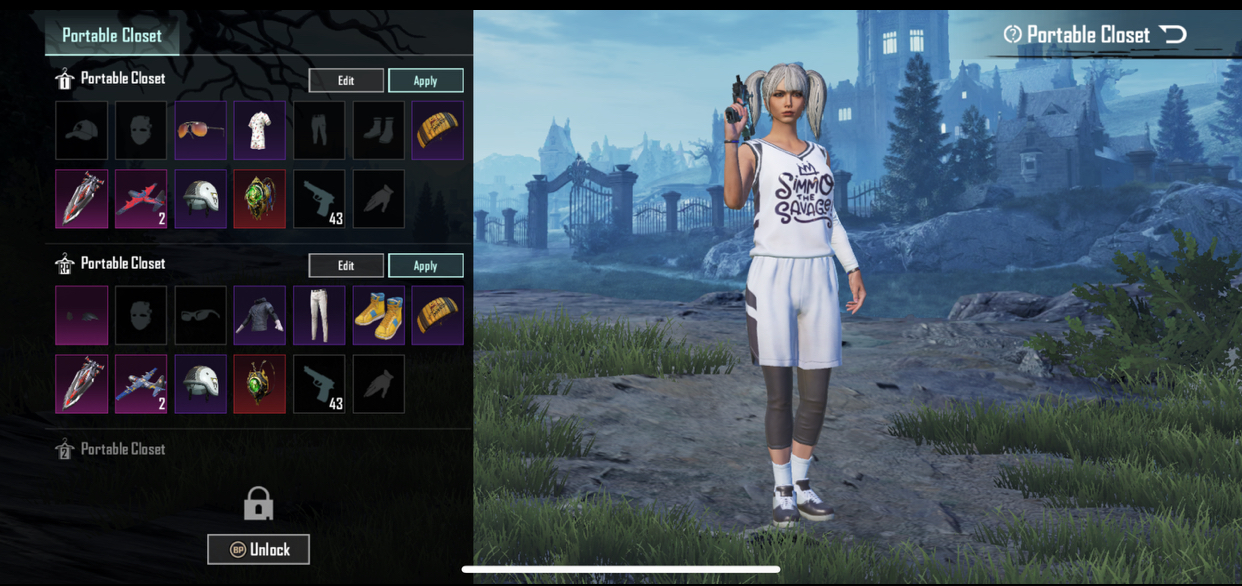Unlock the third Portable Closet with BP
Viewport: 1242px width, 586px height.
[x=258, y=549]
